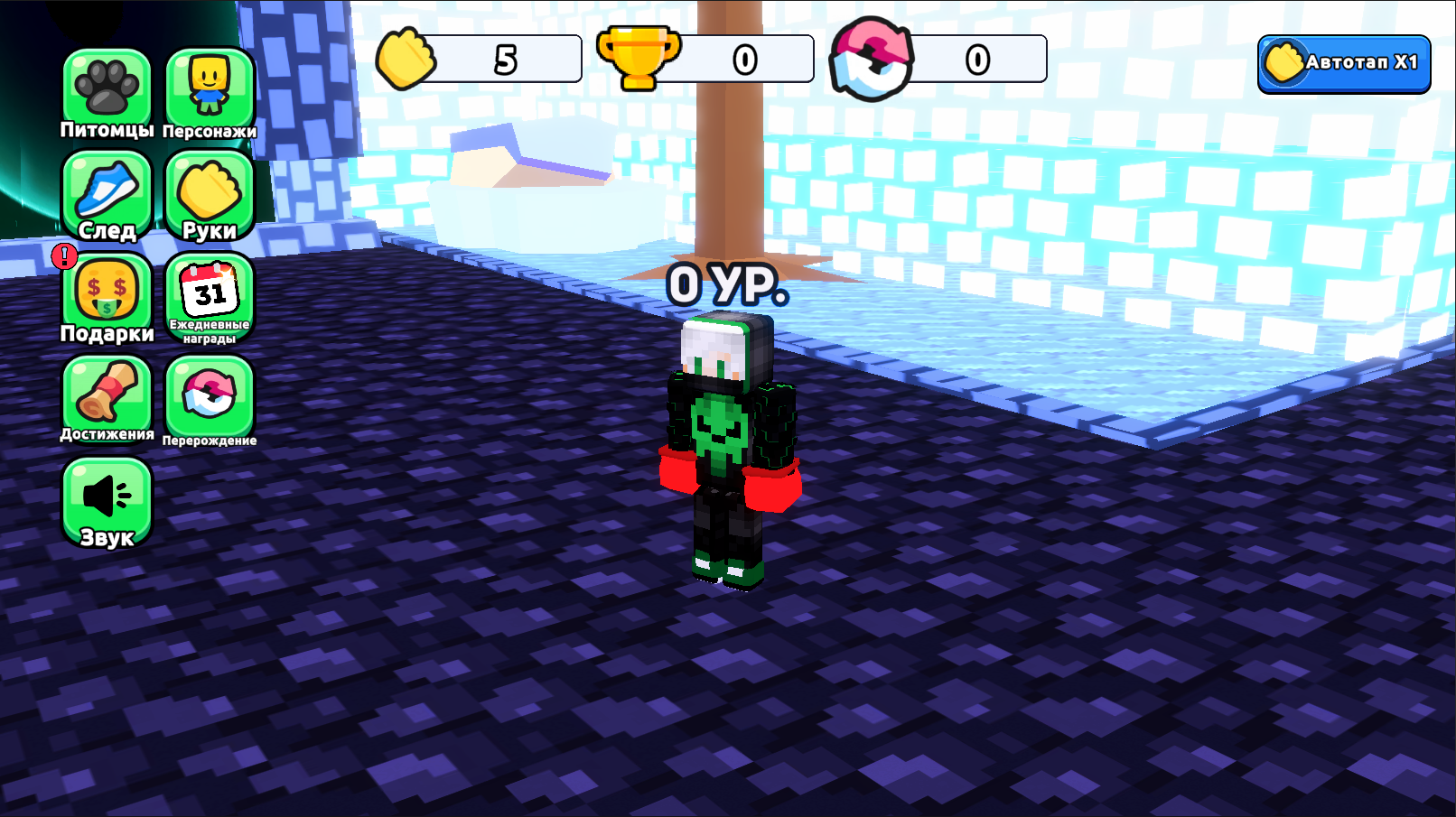Click the rebirth counter field showing 0
Screen dimensions: 1456x817
pos(975,58)
